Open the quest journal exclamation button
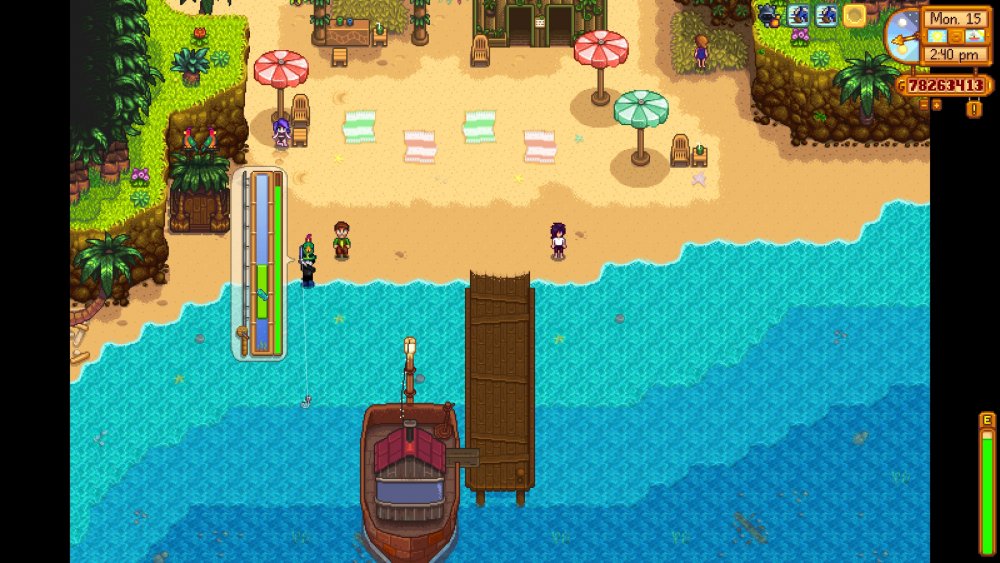 973,108
